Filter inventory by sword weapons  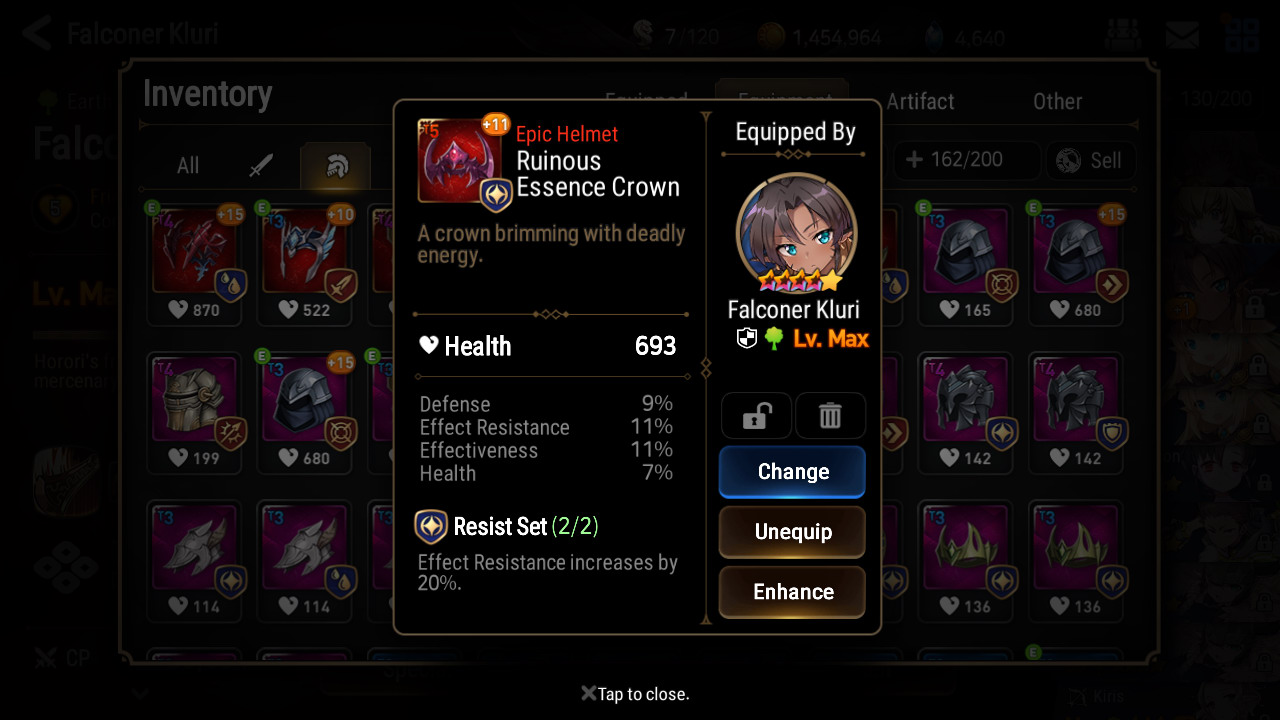pyautogui.click(x=262, y=165)
